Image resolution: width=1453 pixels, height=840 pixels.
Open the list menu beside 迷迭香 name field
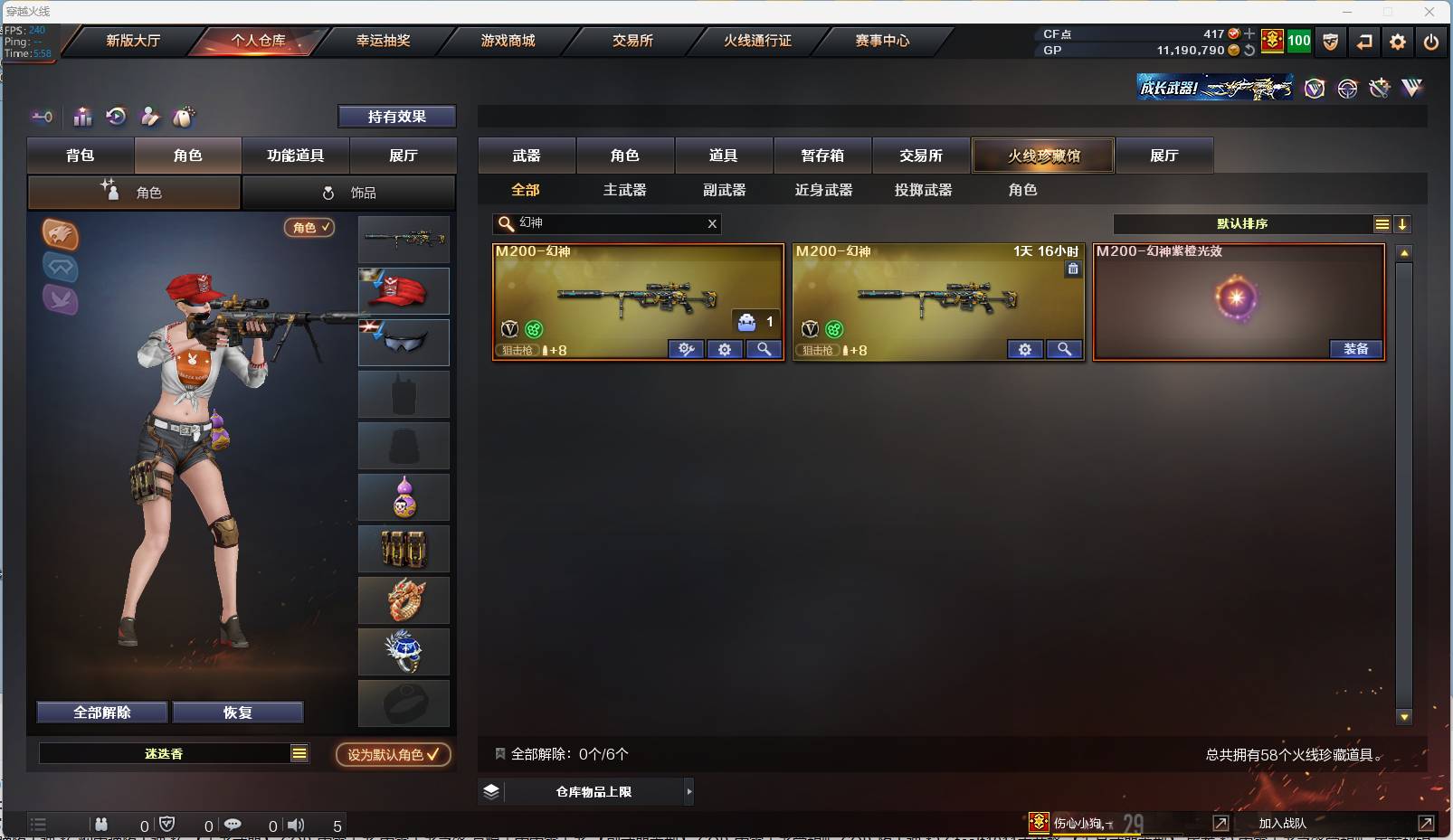click(x=299, y=751)
